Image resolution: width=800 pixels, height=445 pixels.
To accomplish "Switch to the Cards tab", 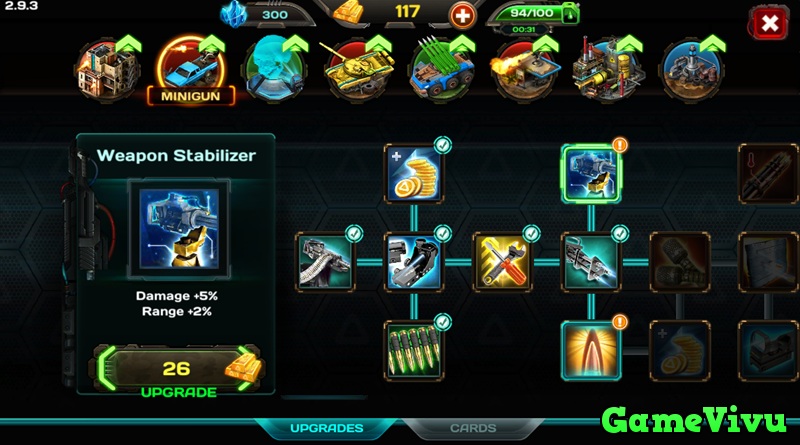I will click(472, 428).
